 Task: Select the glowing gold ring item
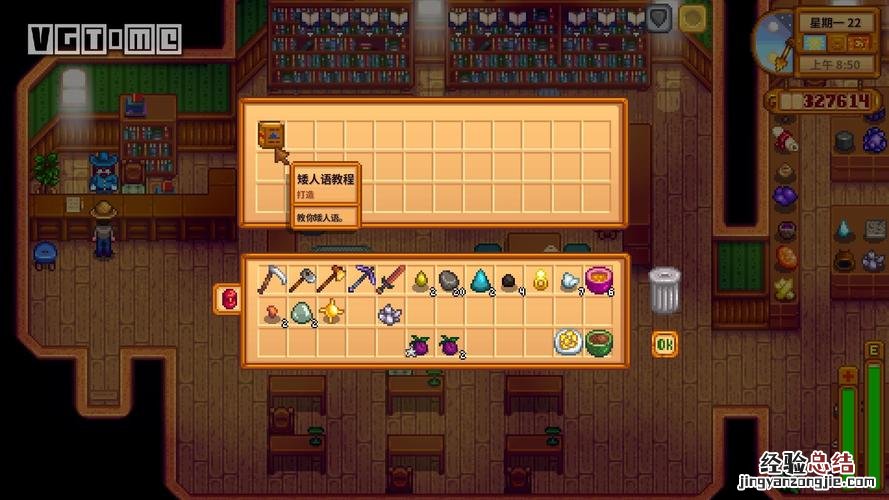[541, 280]
